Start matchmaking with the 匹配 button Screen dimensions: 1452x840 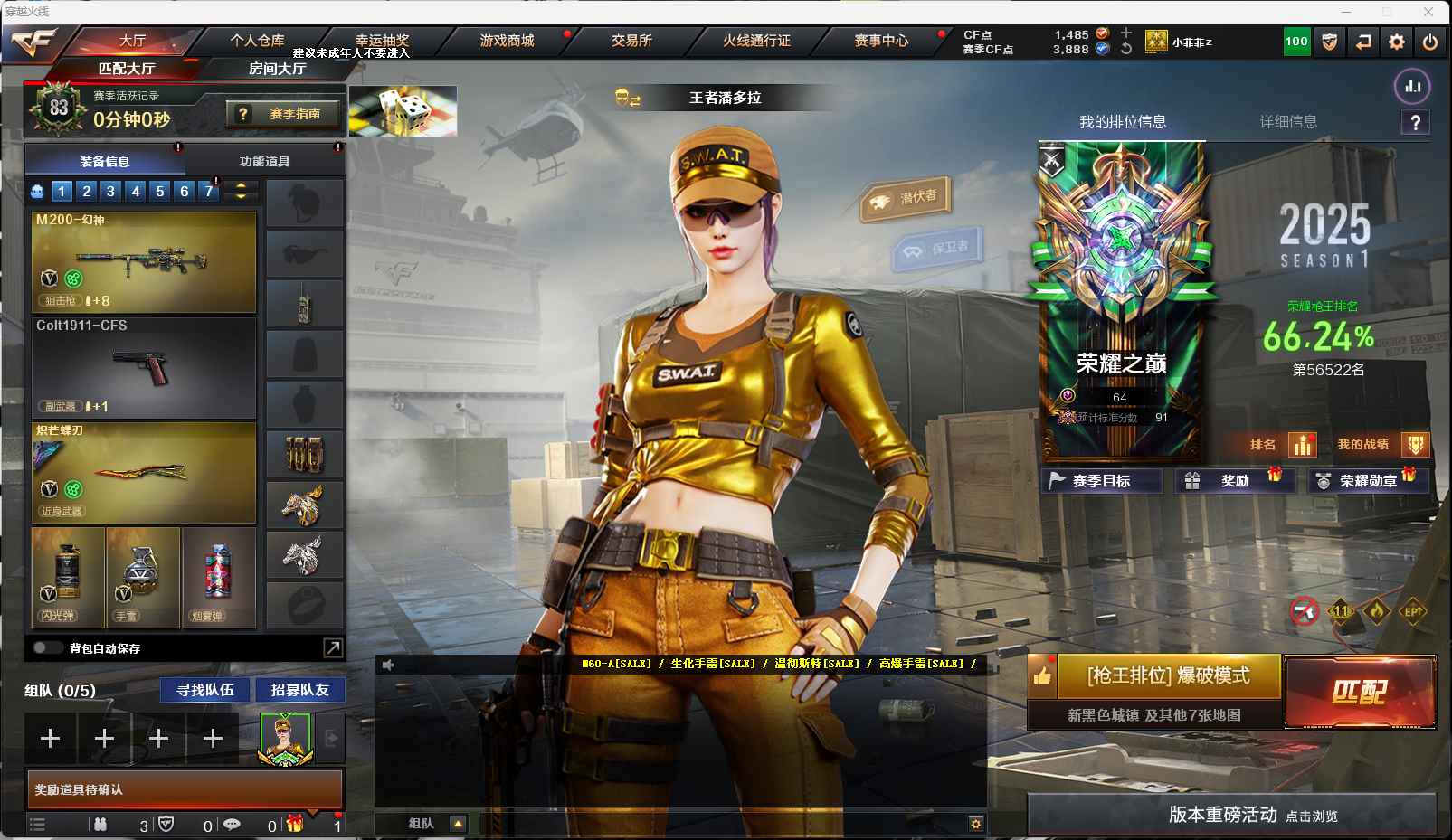click(x=1359, y=692)
